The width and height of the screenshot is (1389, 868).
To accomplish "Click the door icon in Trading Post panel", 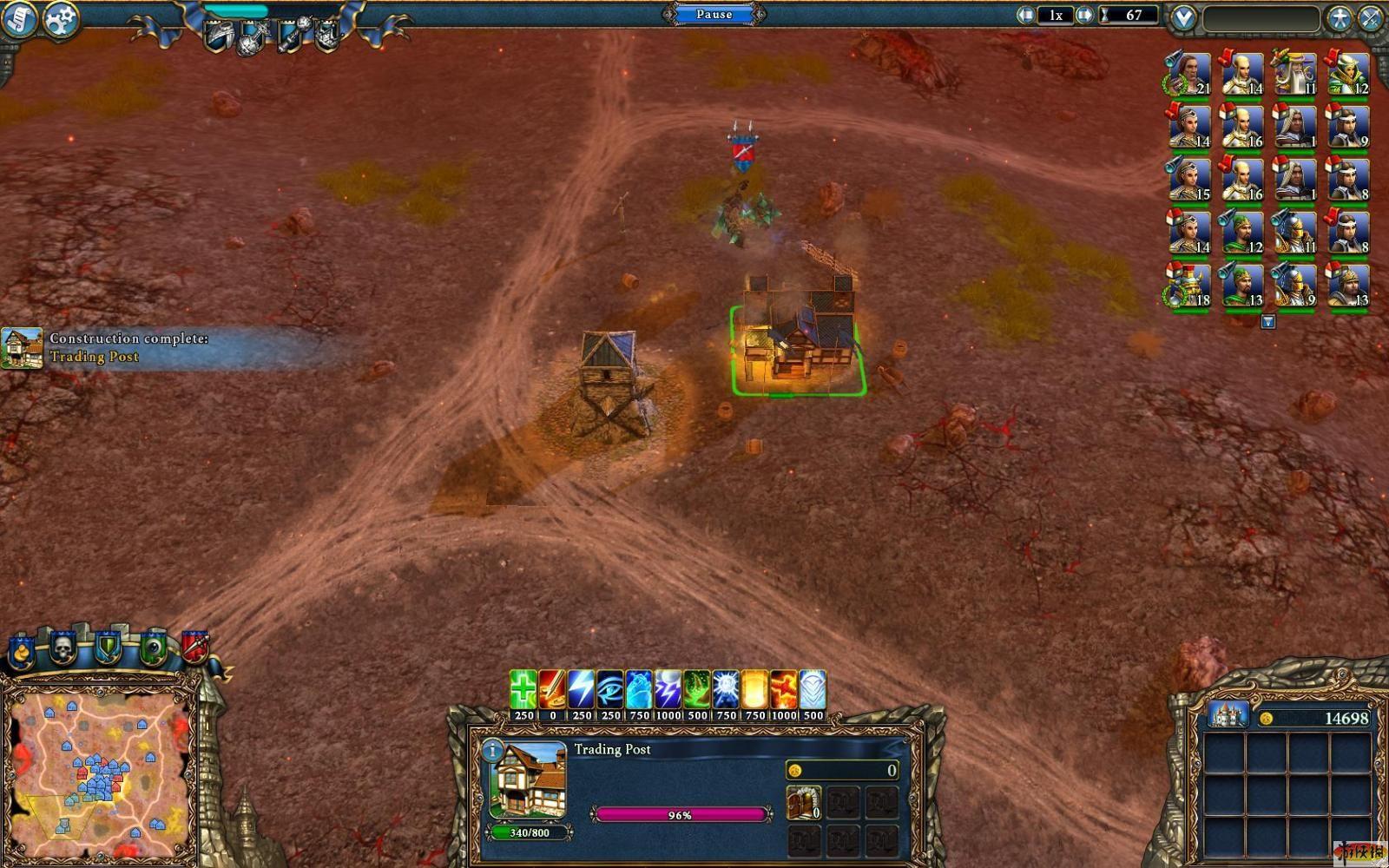I will point(803,802).
